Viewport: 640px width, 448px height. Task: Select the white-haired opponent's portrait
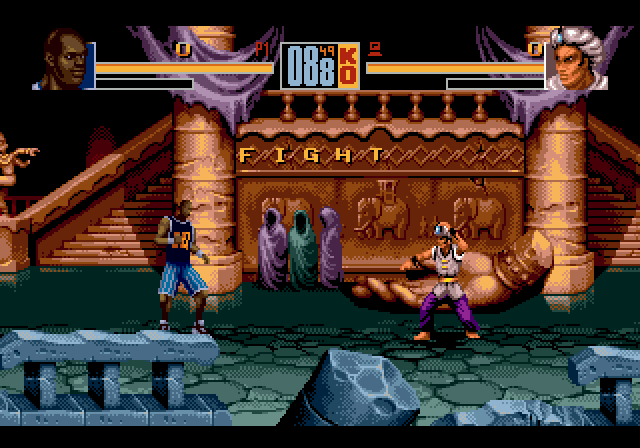pyautogui.click(x=574, y=62)
